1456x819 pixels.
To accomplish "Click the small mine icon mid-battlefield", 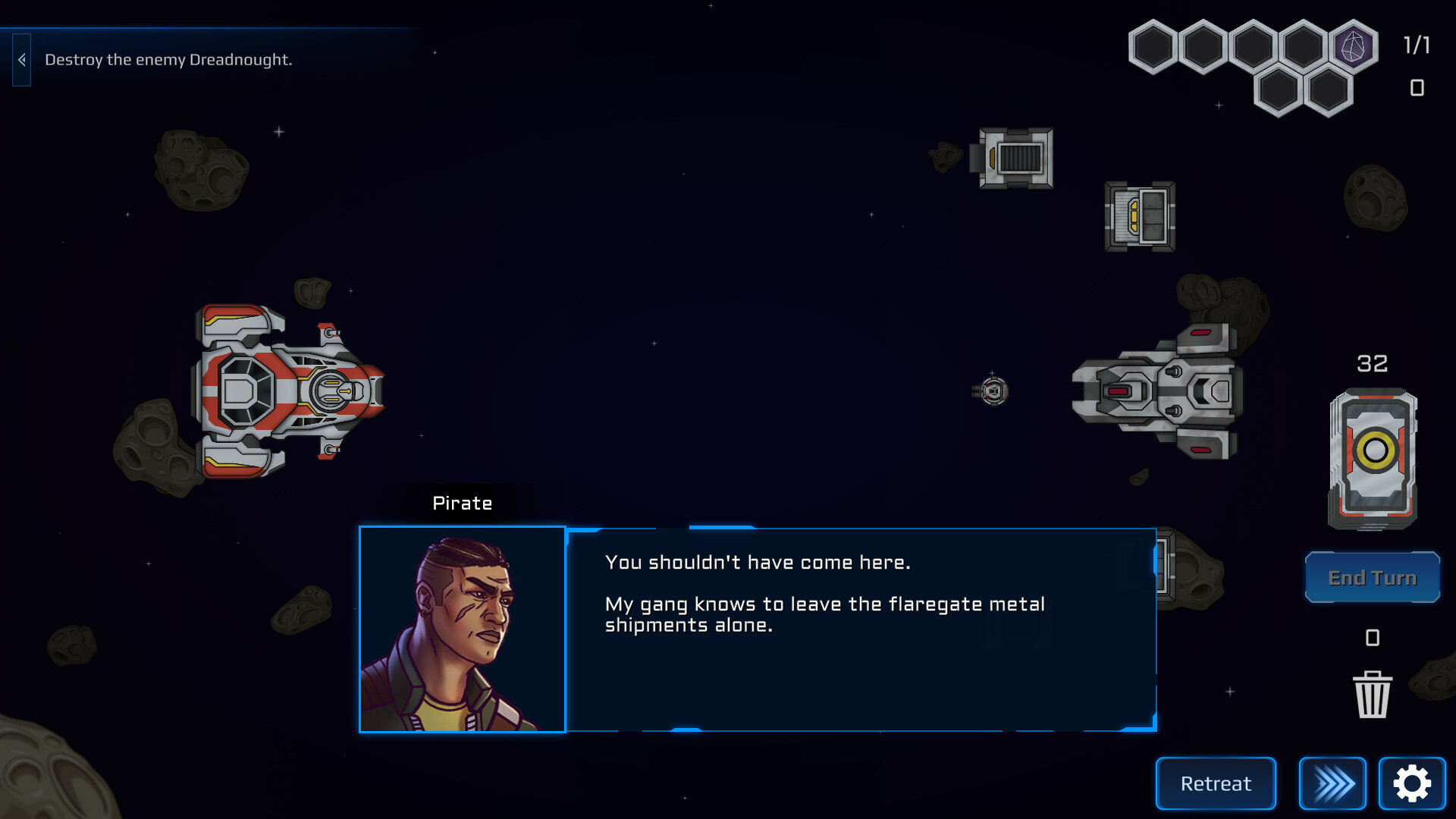I will 993,391.
